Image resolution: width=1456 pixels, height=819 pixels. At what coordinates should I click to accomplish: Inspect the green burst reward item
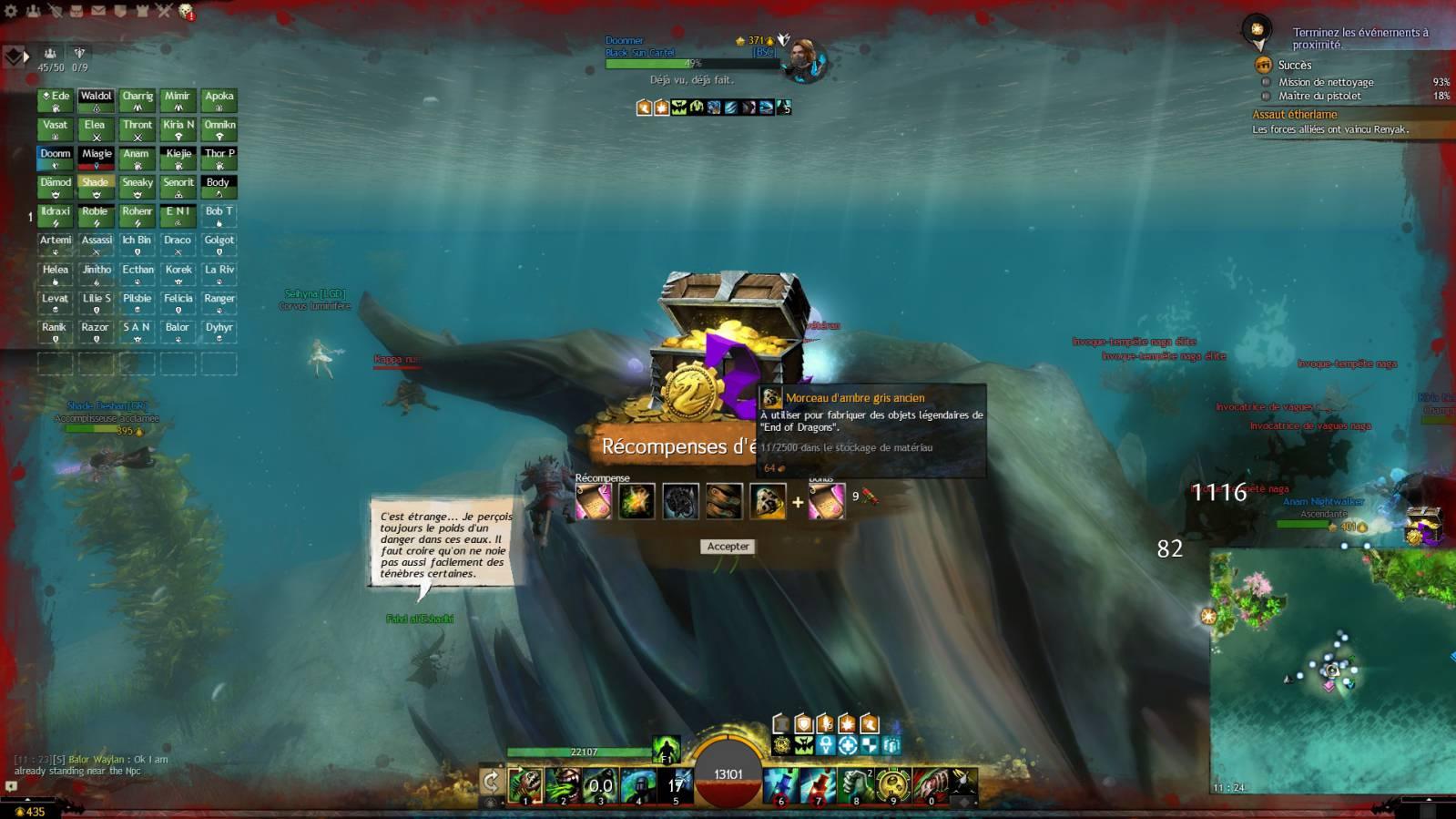[x=636, y=501]
